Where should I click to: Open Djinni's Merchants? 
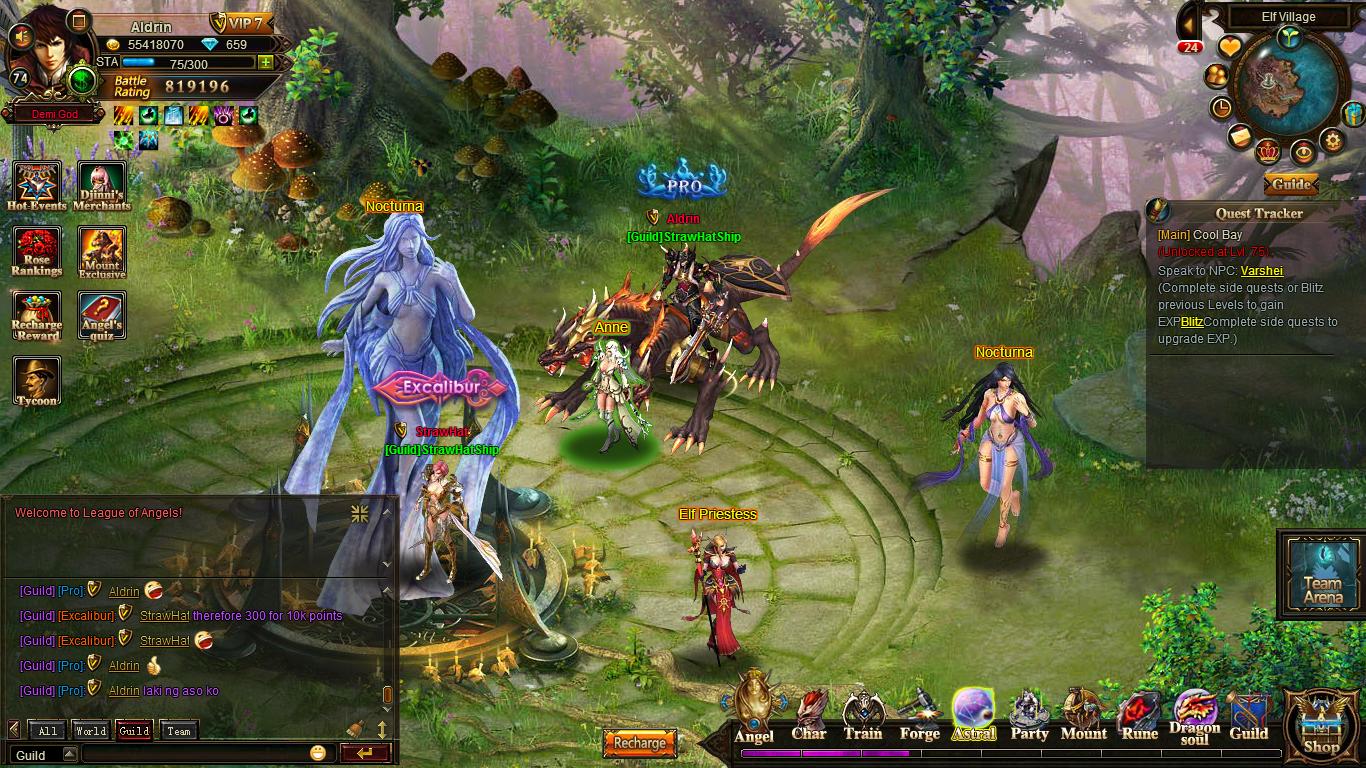click(x=102, y=186)
